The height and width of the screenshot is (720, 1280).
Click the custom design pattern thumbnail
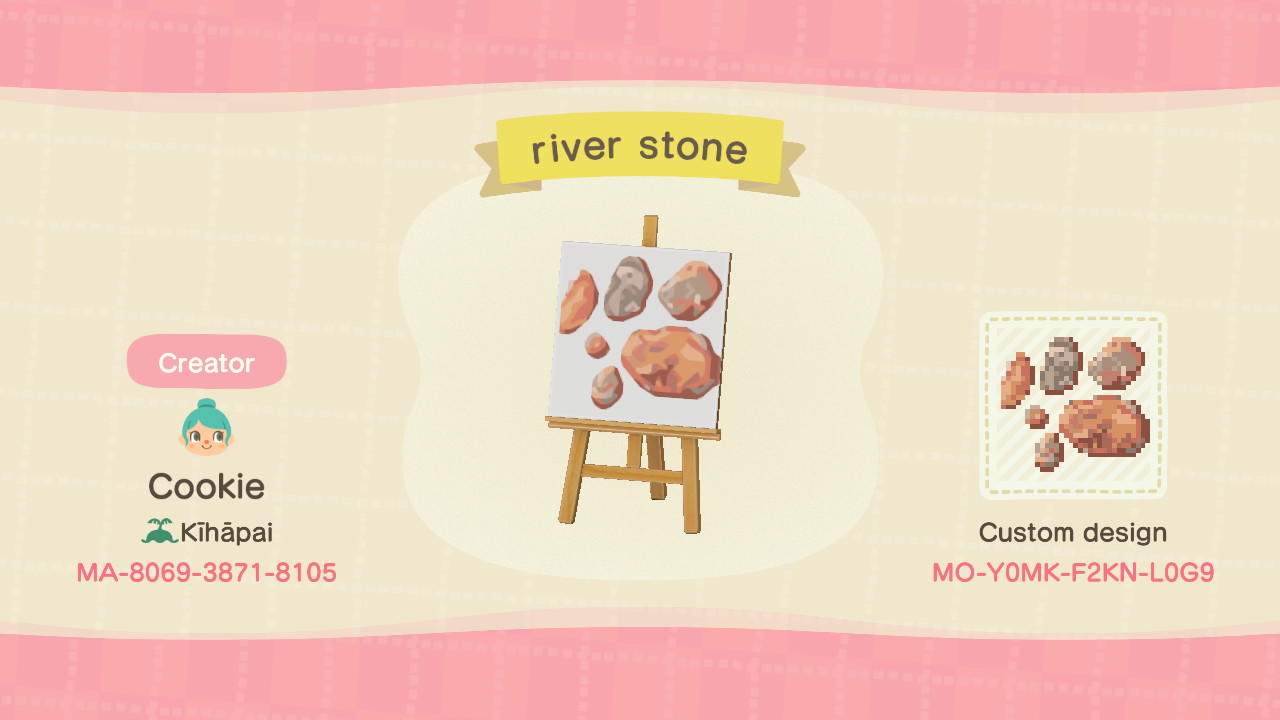coord(1072,405)
